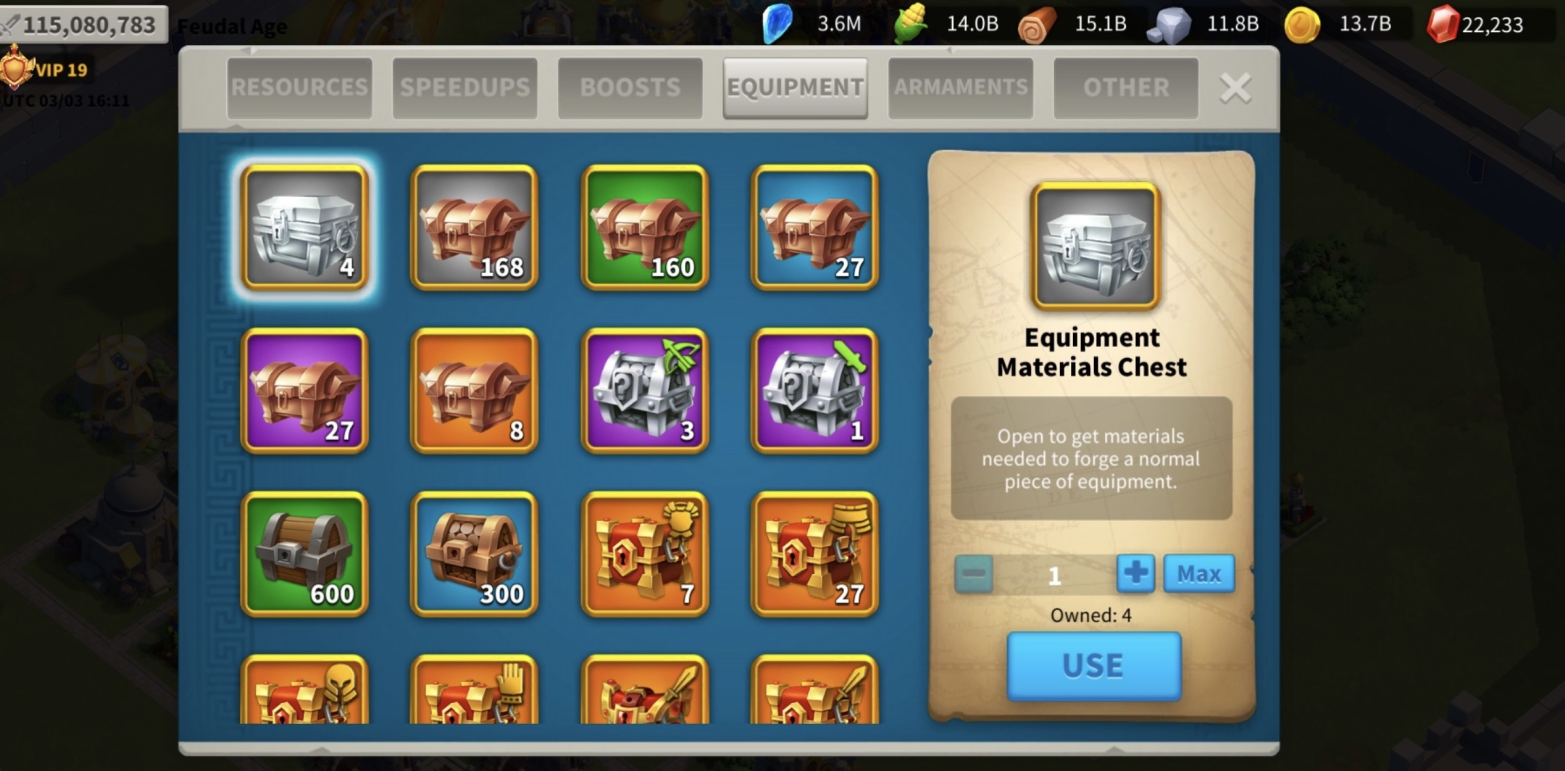This screenshot has height=771, width=1565.
Task: Switch to the Resources tab
Action: [x=299, y=88]
